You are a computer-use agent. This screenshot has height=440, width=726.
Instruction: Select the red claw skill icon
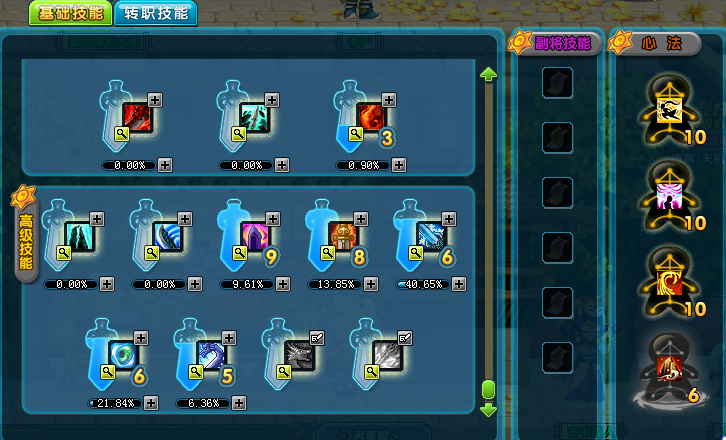[x=137, y=116]
